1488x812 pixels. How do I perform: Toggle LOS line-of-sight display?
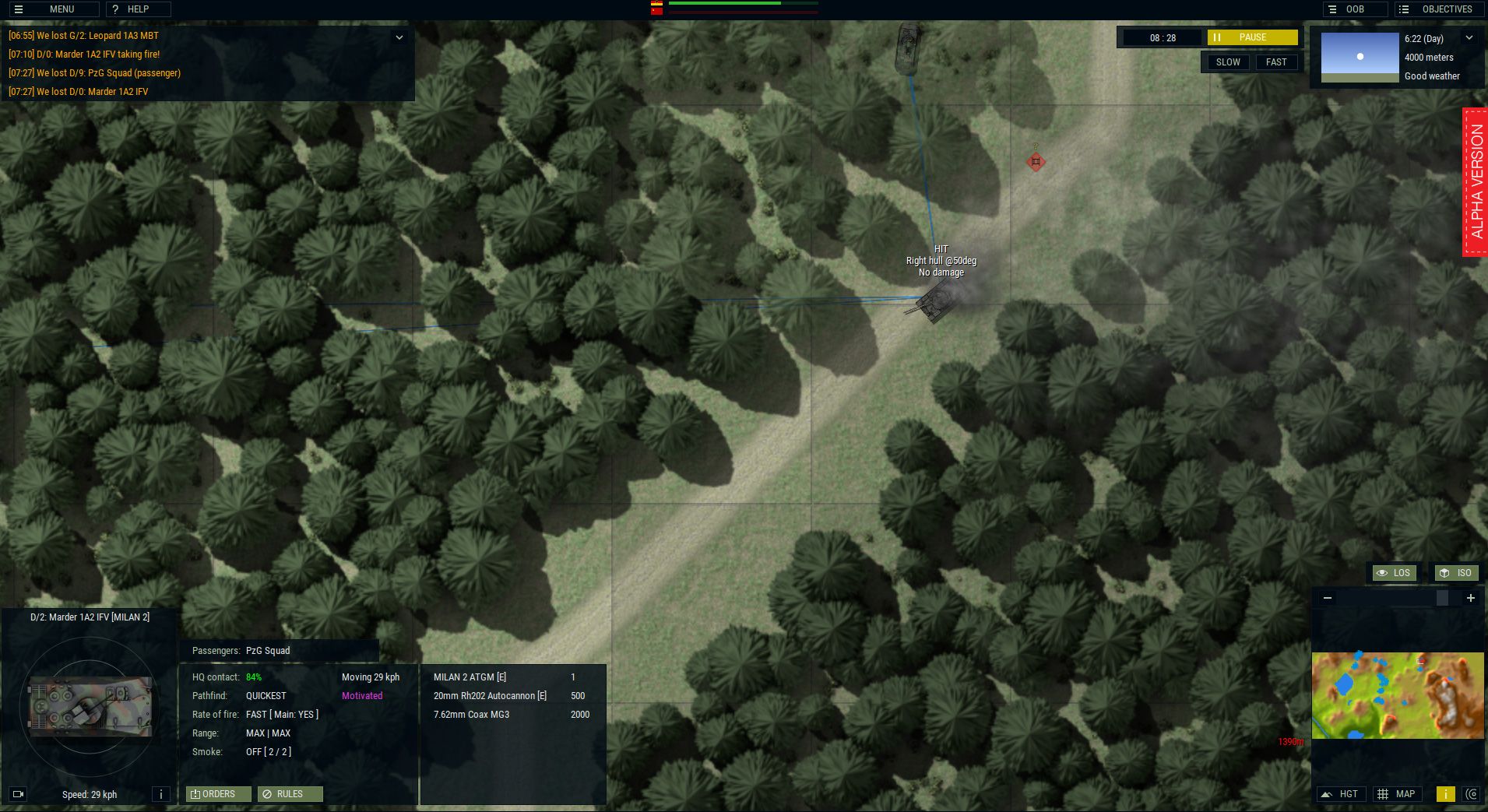(1395, 573)
